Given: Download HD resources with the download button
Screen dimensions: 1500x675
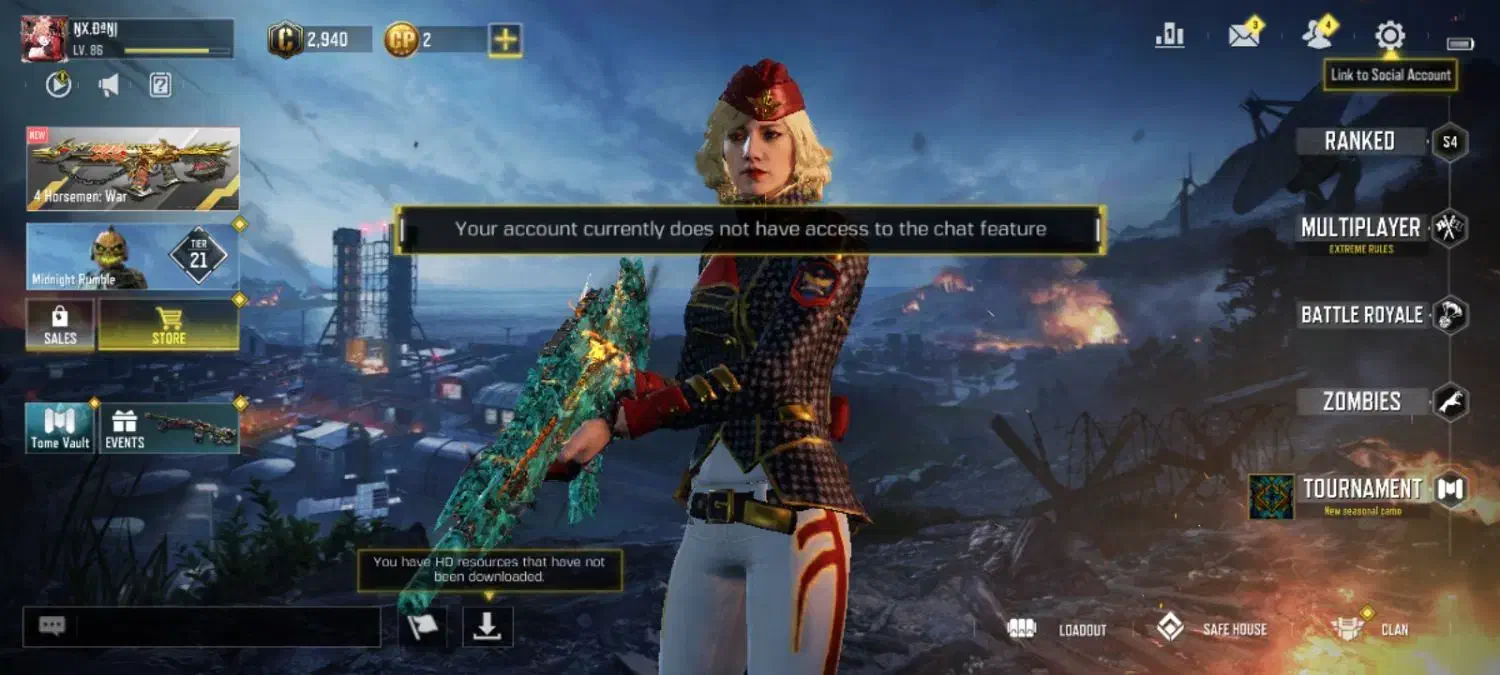Looking at the screenshot, I should tap(487, 627).
